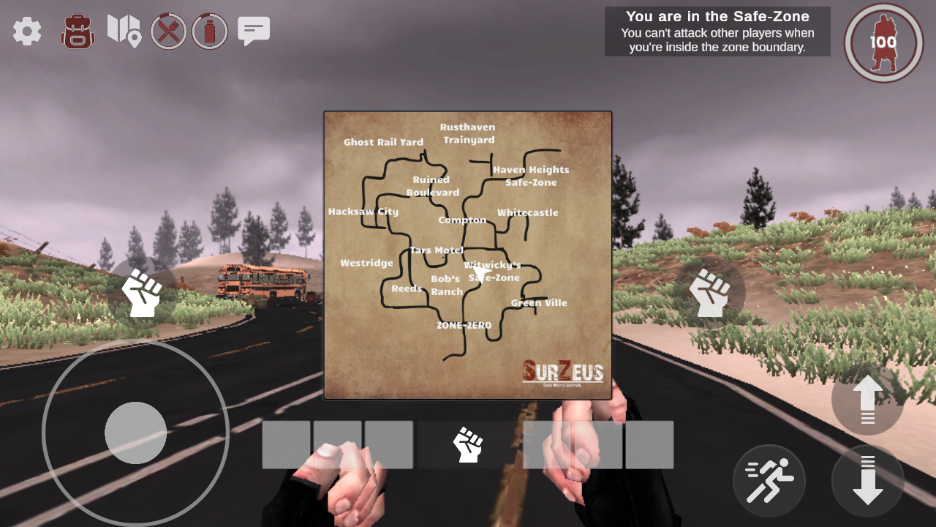Click the movement joystick thumb pad
This screenshot has height=527, width=936.
coord(135,433)
